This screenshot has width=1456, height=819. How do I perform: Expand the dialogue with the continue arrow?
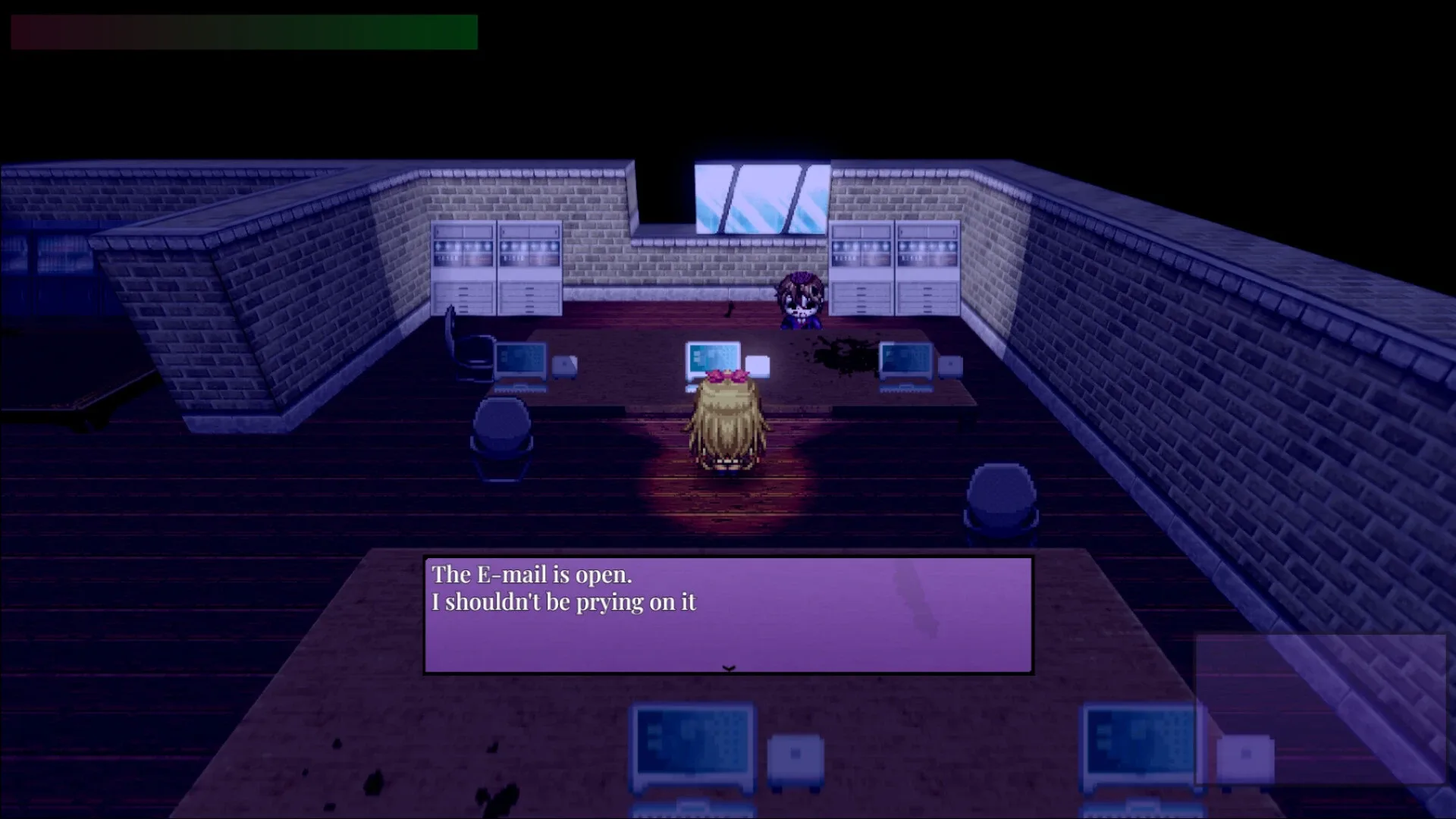pos(727,669)
